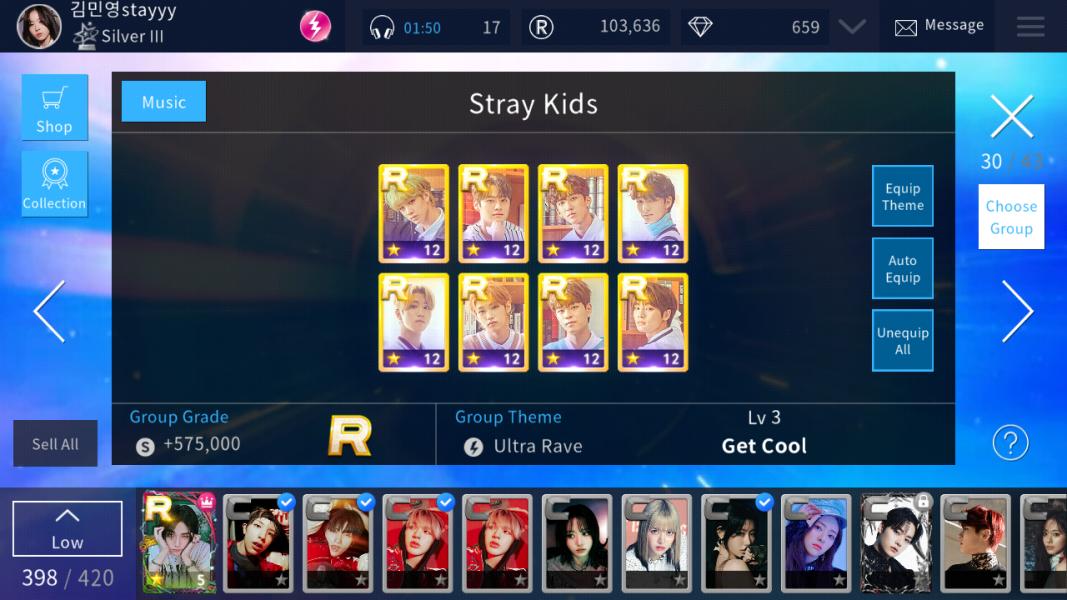Close the card equip screen
Screen dimensions: 1067x600
[x=1011, y=117]
